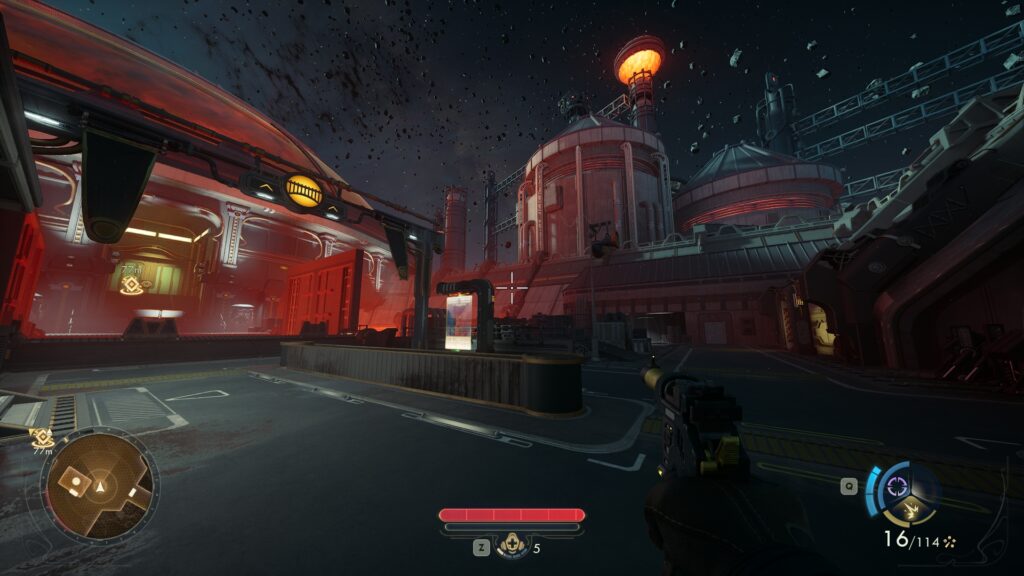Select the objective marker above the minimap
Screen dimensions: 1024x576
(x=41, y=436)
